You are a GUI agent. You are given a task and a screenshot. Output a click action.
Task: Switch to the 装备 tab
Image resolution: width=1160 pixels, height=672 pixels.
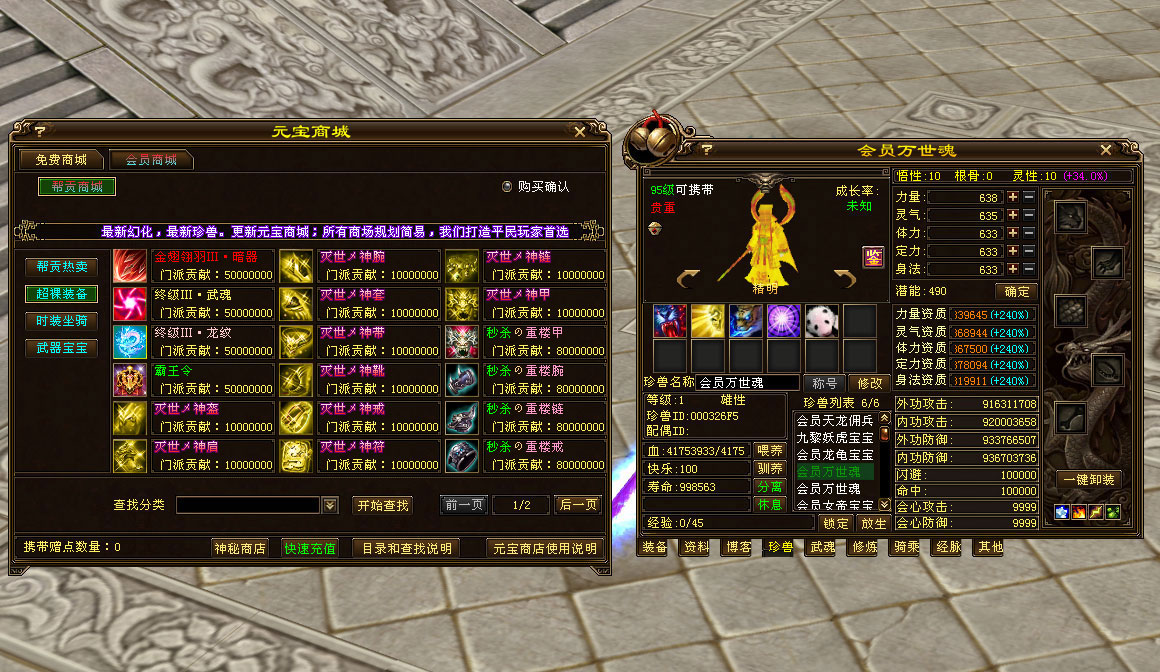click(655, 547)
